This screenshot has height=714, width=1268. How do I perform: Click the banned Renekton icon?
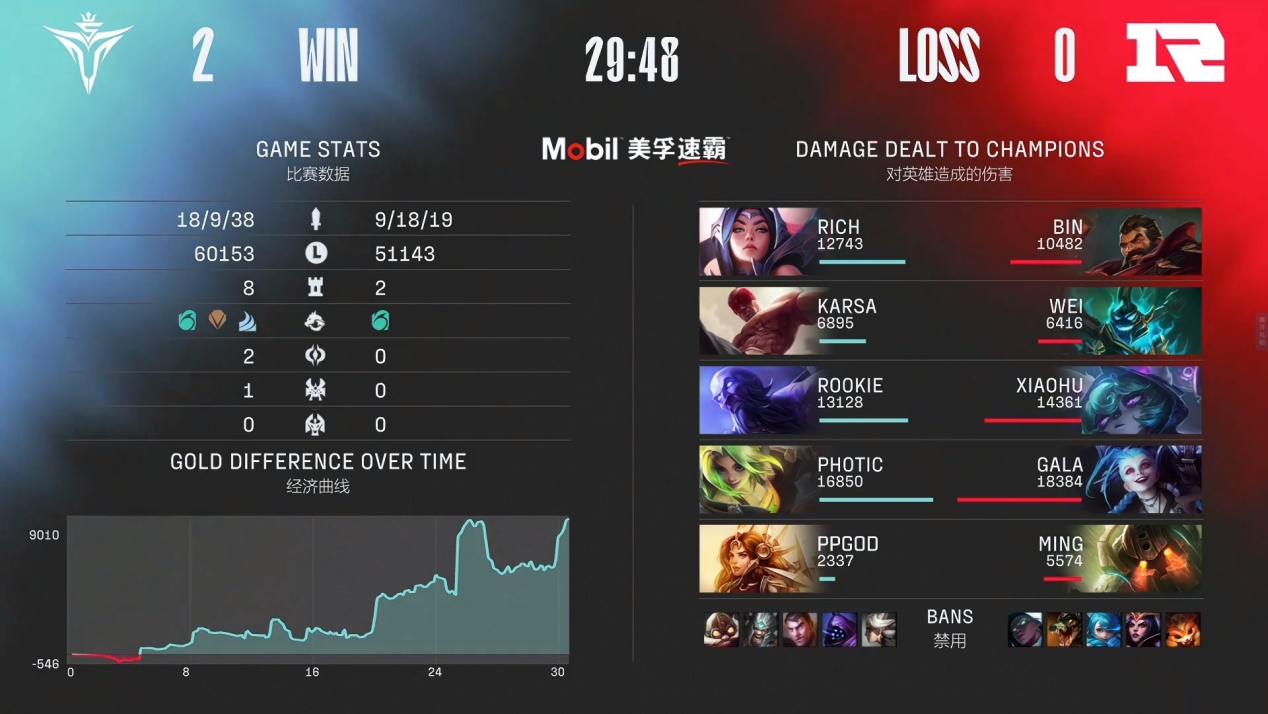pyautogui.click(x=1065, y=630)
